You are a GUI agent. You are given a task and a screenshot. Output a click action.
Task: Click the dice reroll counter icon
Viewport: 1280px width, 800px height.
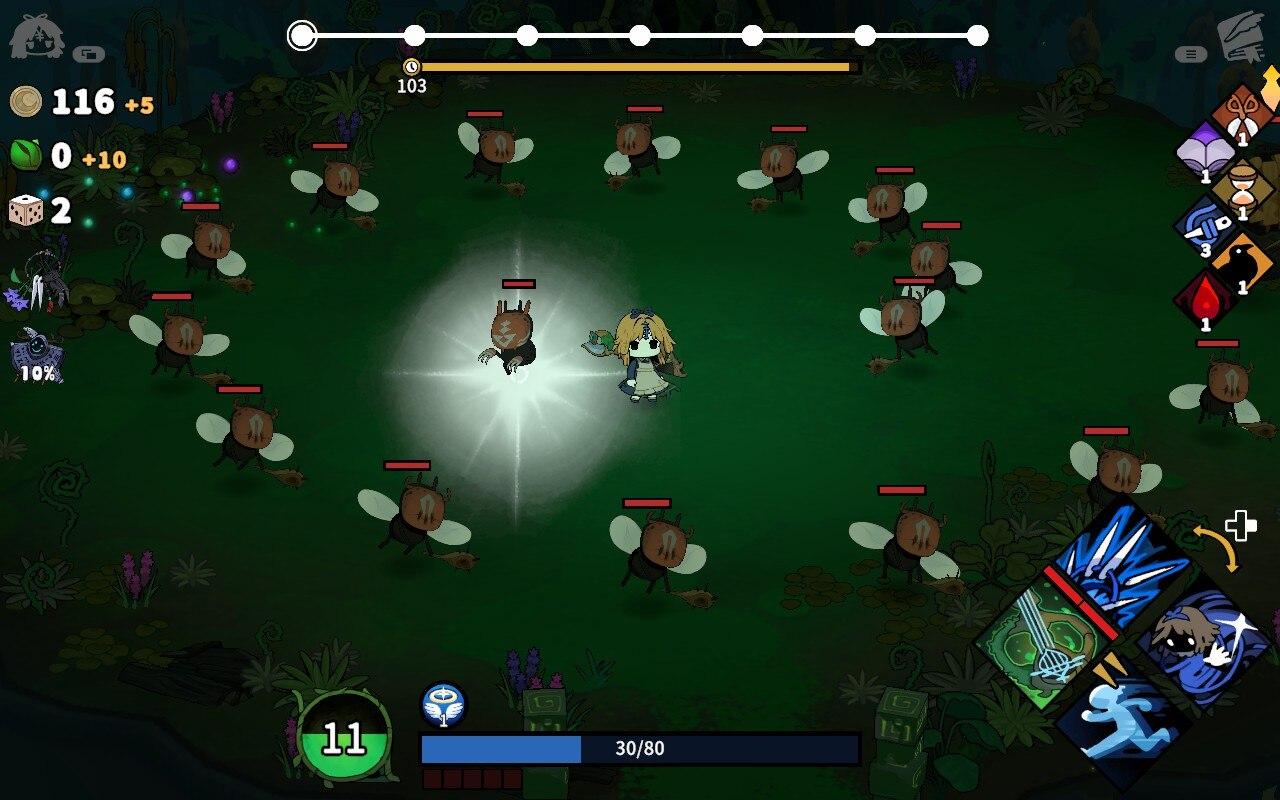pos(26,211)
